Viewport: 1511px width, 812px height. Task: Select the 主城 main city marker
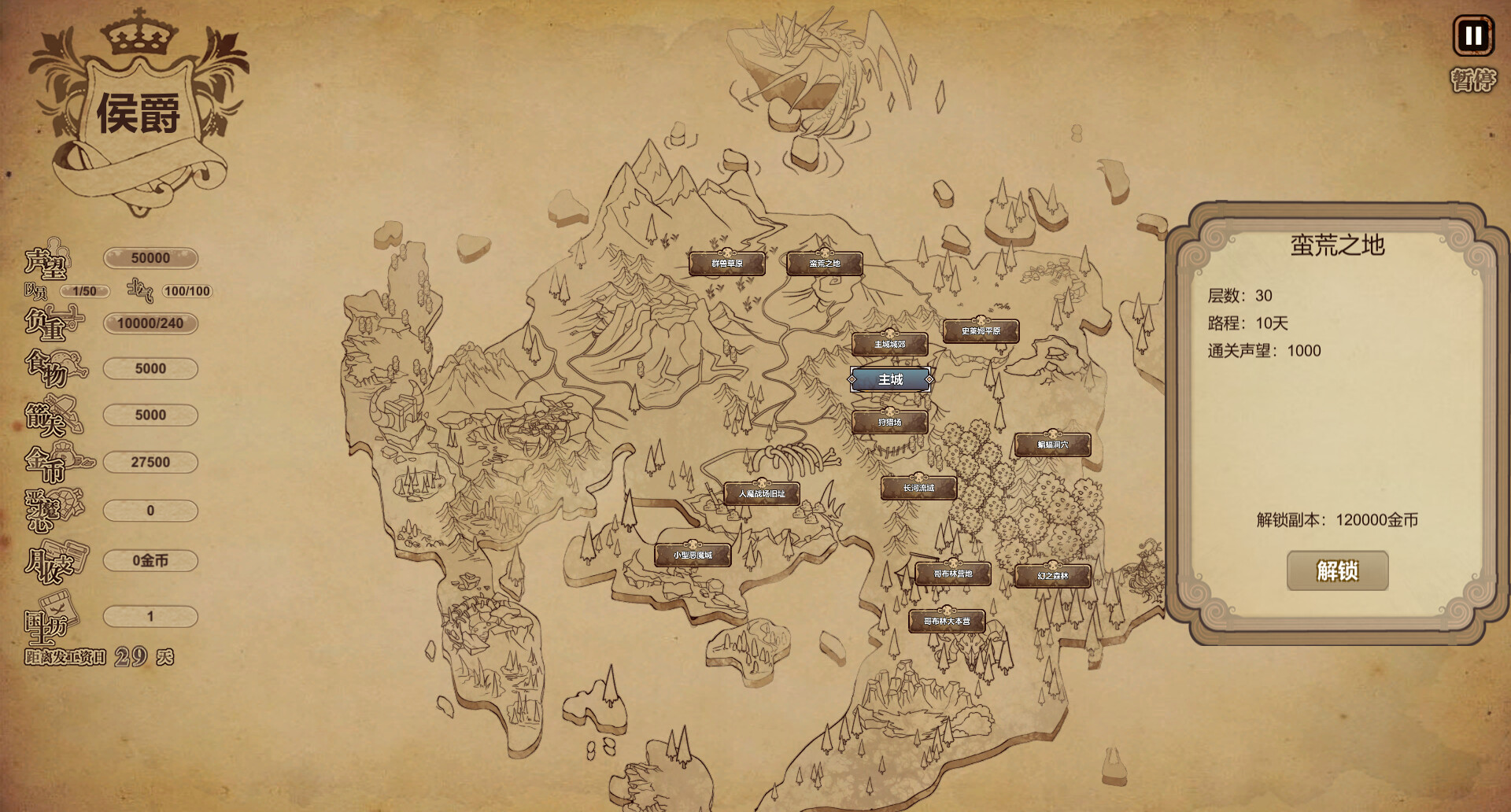[x=890, y=380]
